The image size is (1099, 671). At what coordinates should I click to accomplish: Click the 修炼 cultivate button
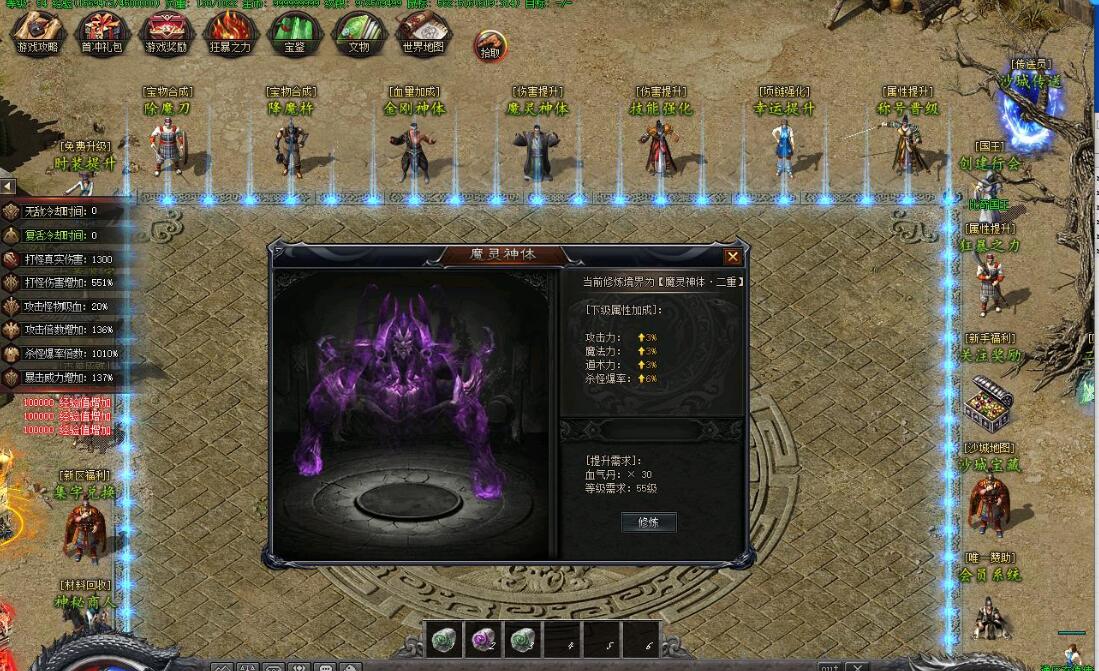[x=649, y=522]
